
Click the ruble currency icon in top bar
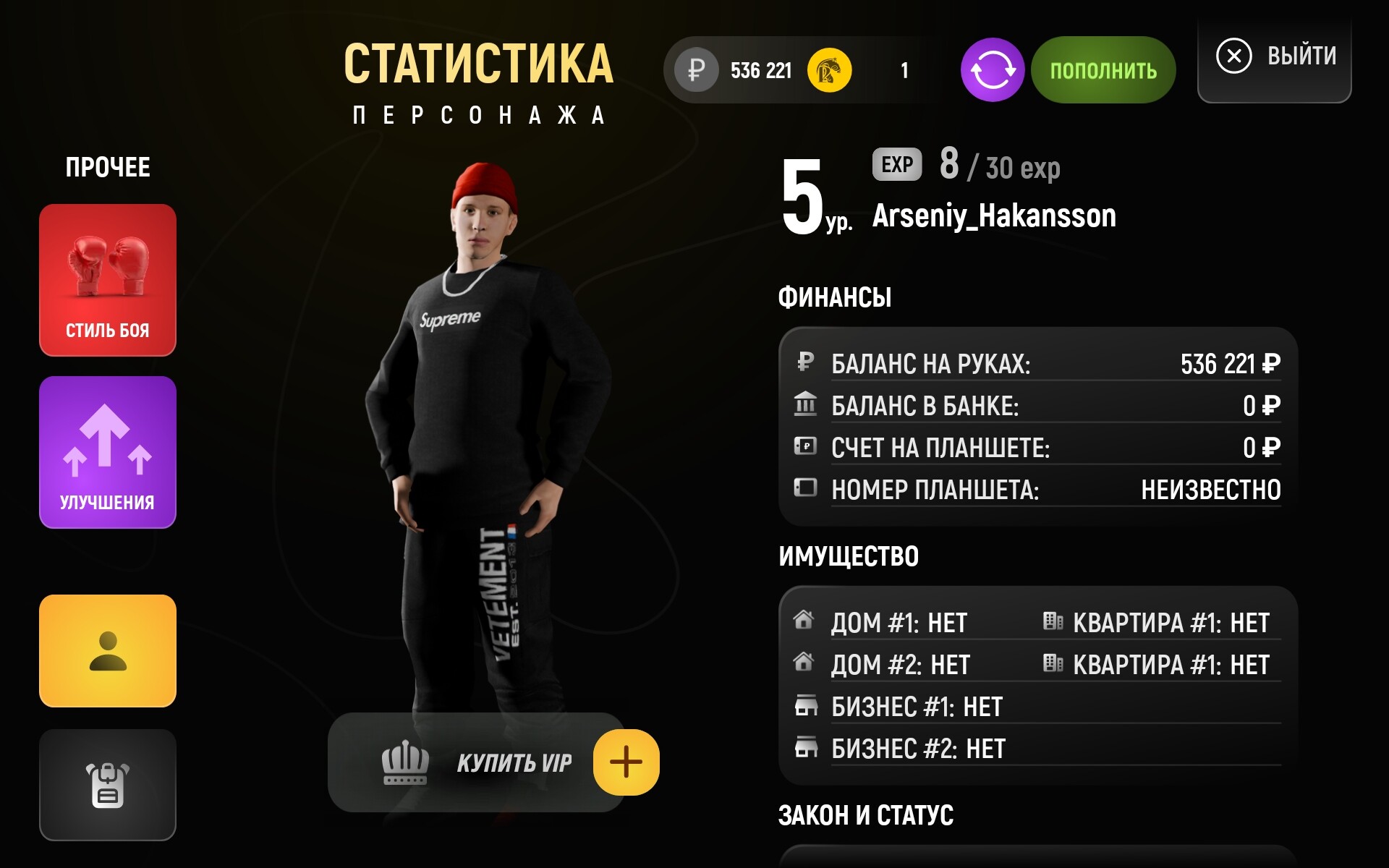(696, 70)
